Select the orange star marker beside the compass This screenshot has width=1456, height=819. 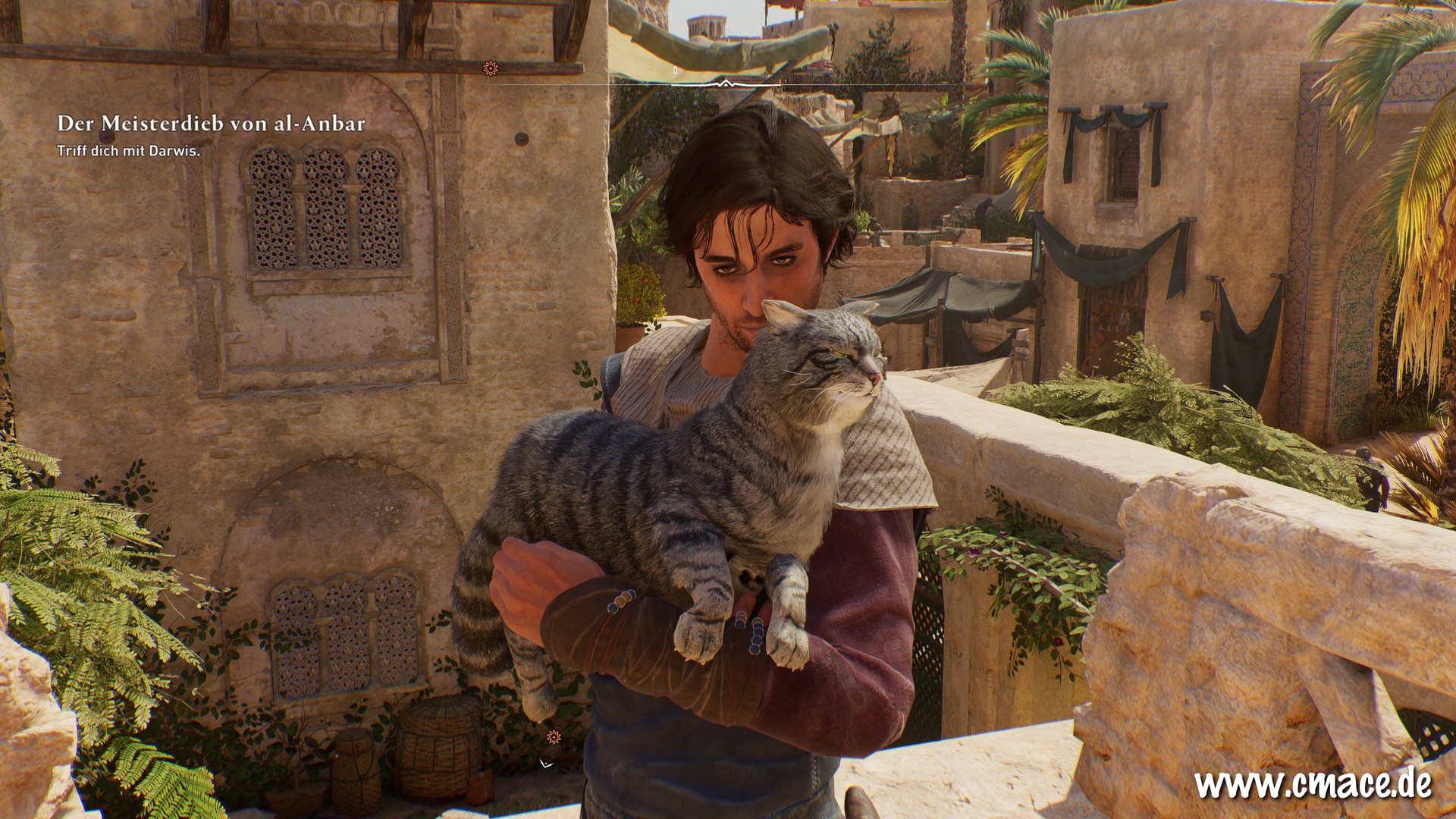tap(491, 68)
